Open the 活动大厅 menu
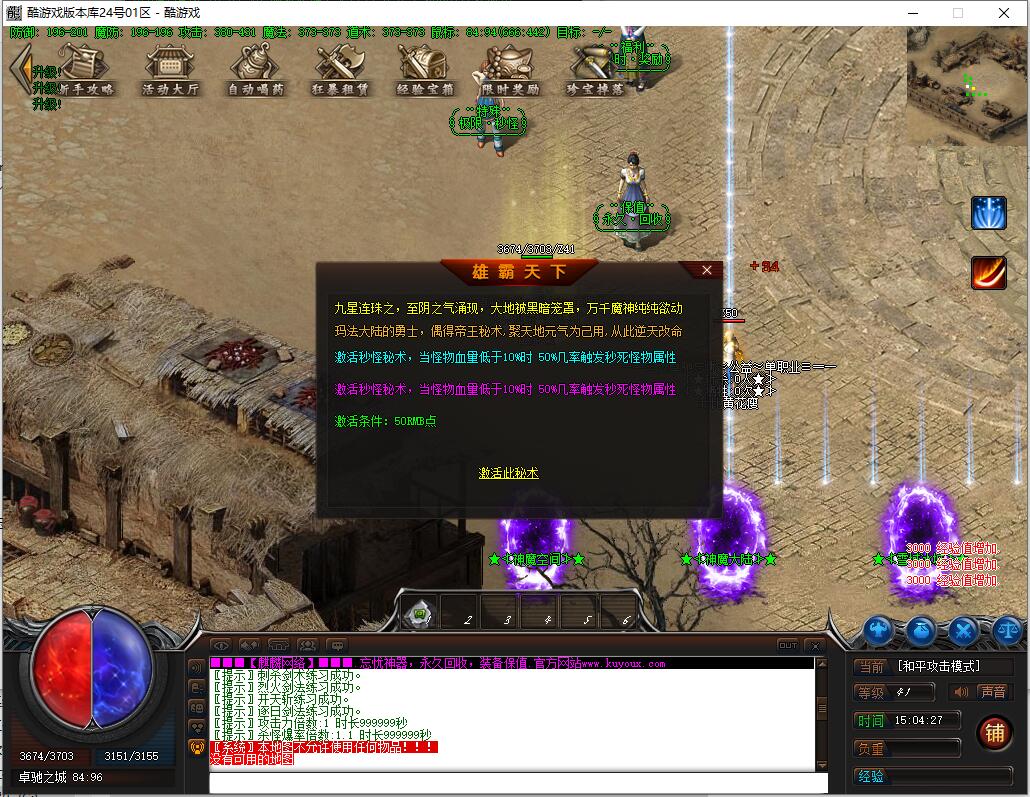The height and width of the screenshot is (797, 1030). (x=170, y=68)
